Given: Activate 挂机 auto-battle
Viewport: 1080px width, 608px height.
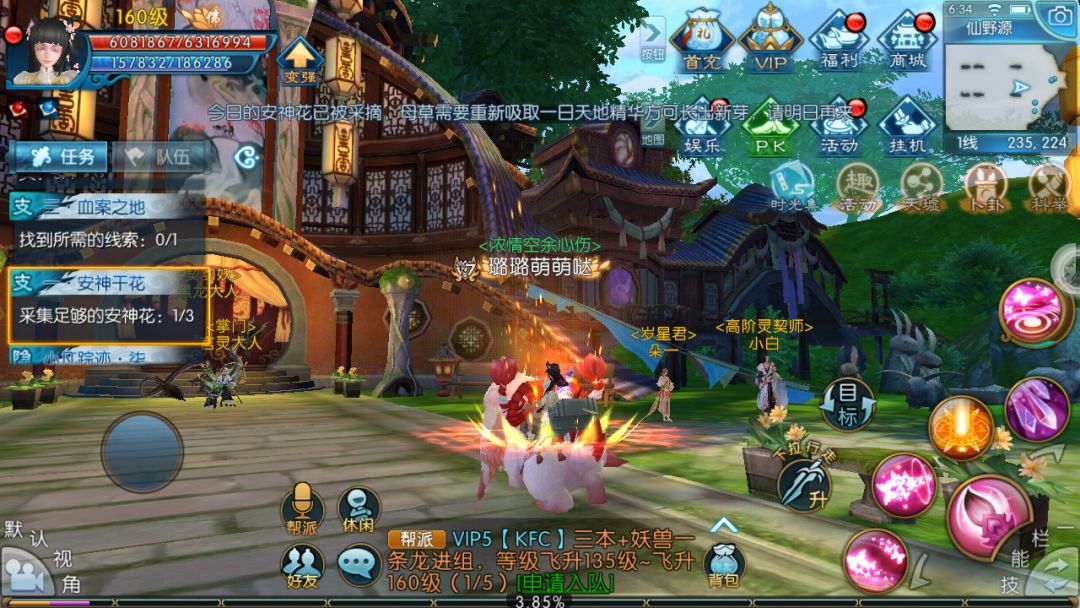Looking at the screenshot, I should [906, 125].
